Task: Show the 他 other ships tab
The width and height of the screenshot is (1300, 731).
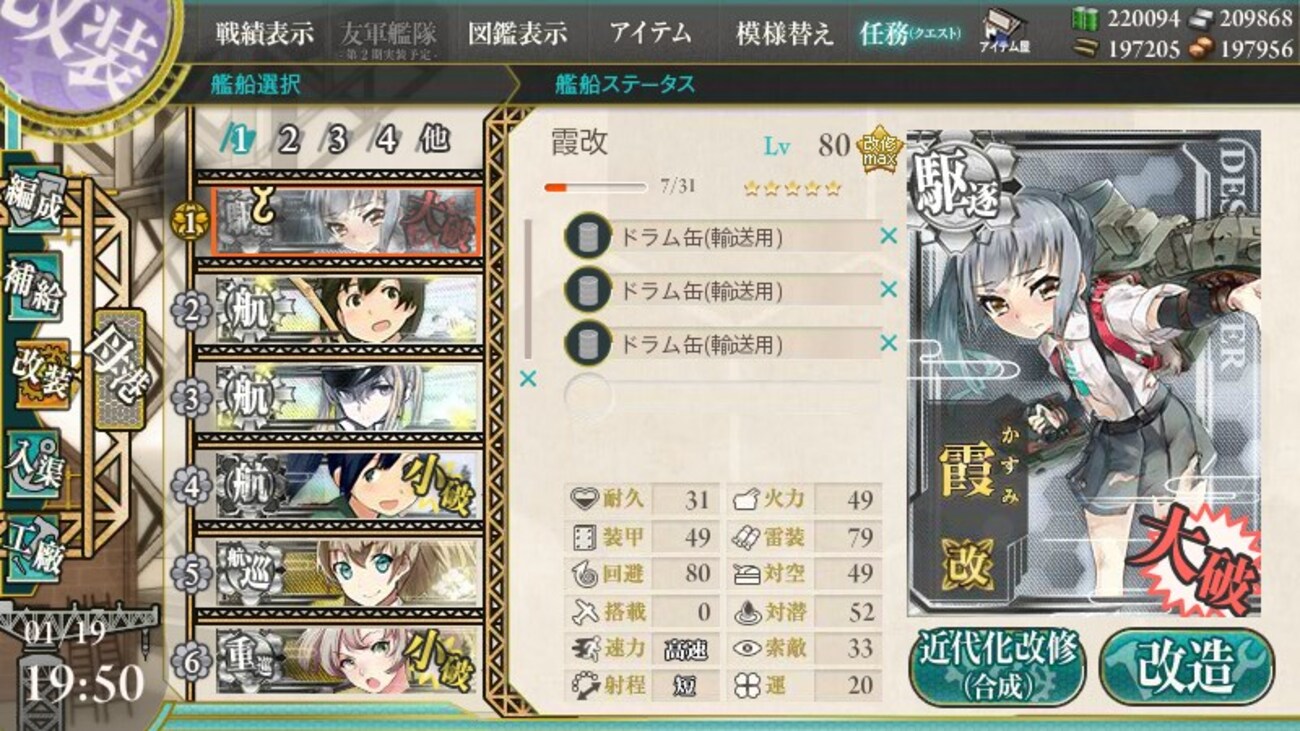Action: click(434, 141)
